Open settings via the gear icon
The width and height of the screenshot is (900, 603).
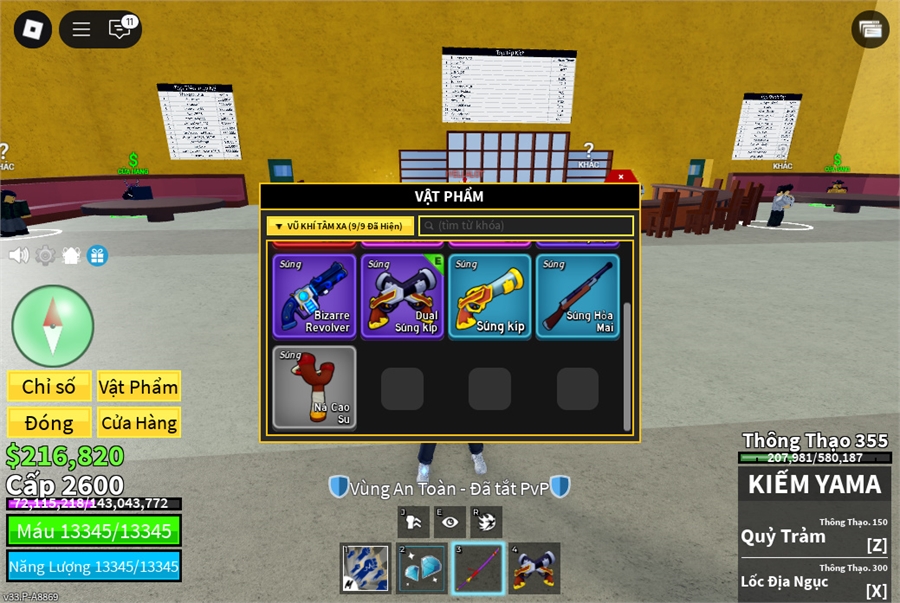point(45,255)
